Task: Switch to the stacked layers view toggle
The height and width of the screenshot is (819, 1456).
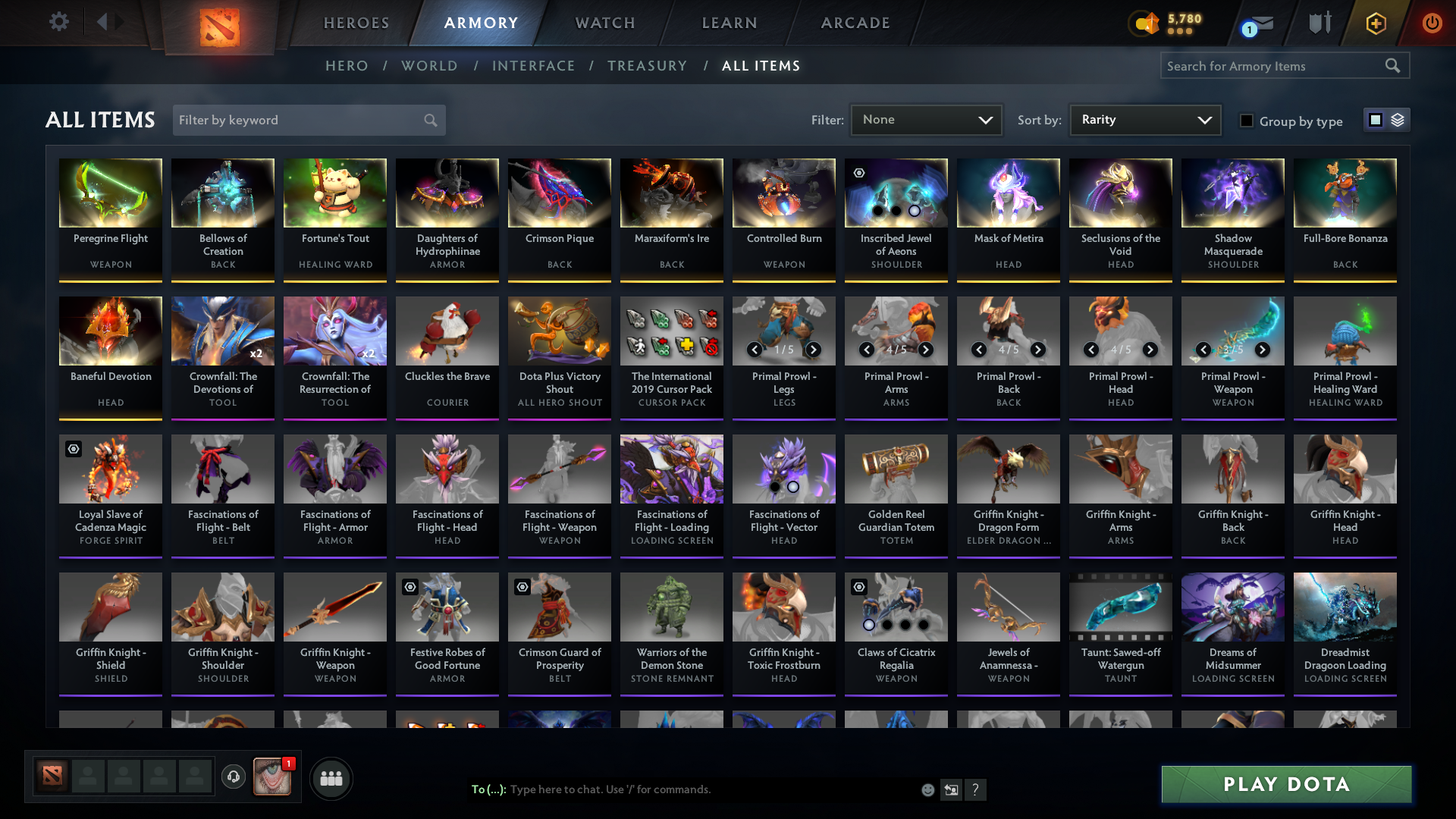Action: [1398, 120]
